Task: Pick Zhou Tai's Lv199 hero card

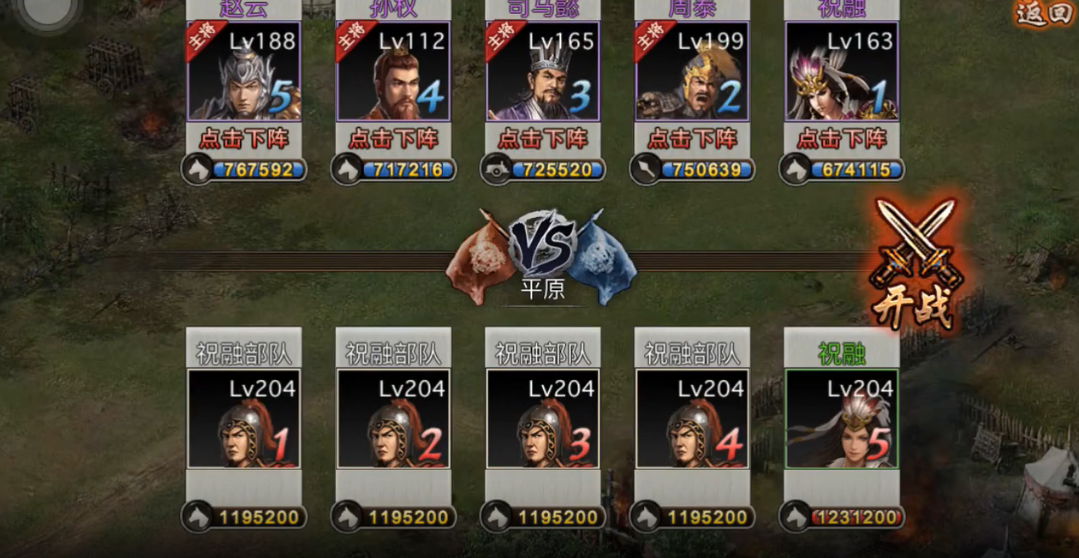Action: 692,72
